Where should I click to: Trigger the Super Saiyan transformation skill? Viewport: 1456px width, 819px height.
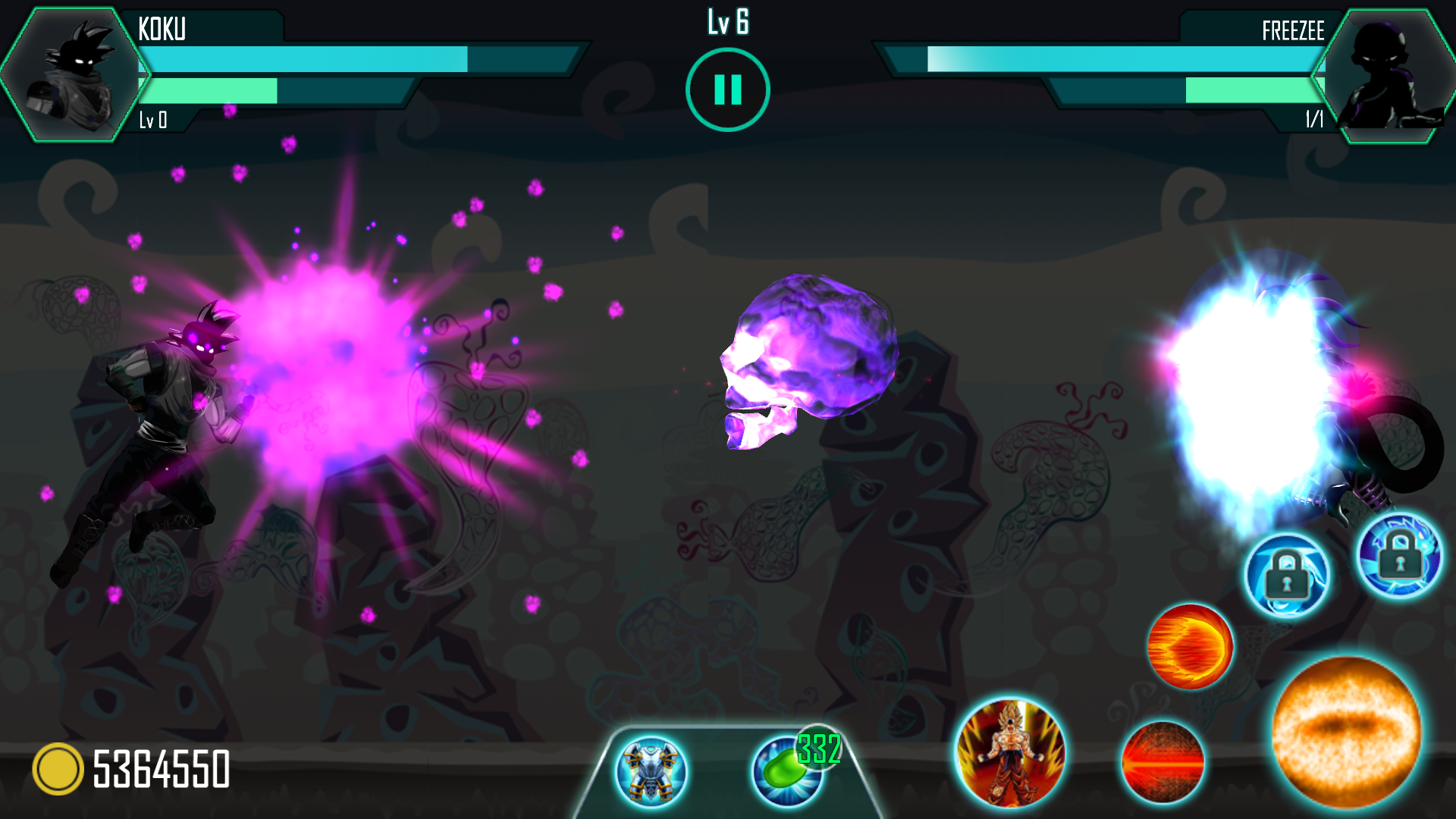pos(1010,752)
